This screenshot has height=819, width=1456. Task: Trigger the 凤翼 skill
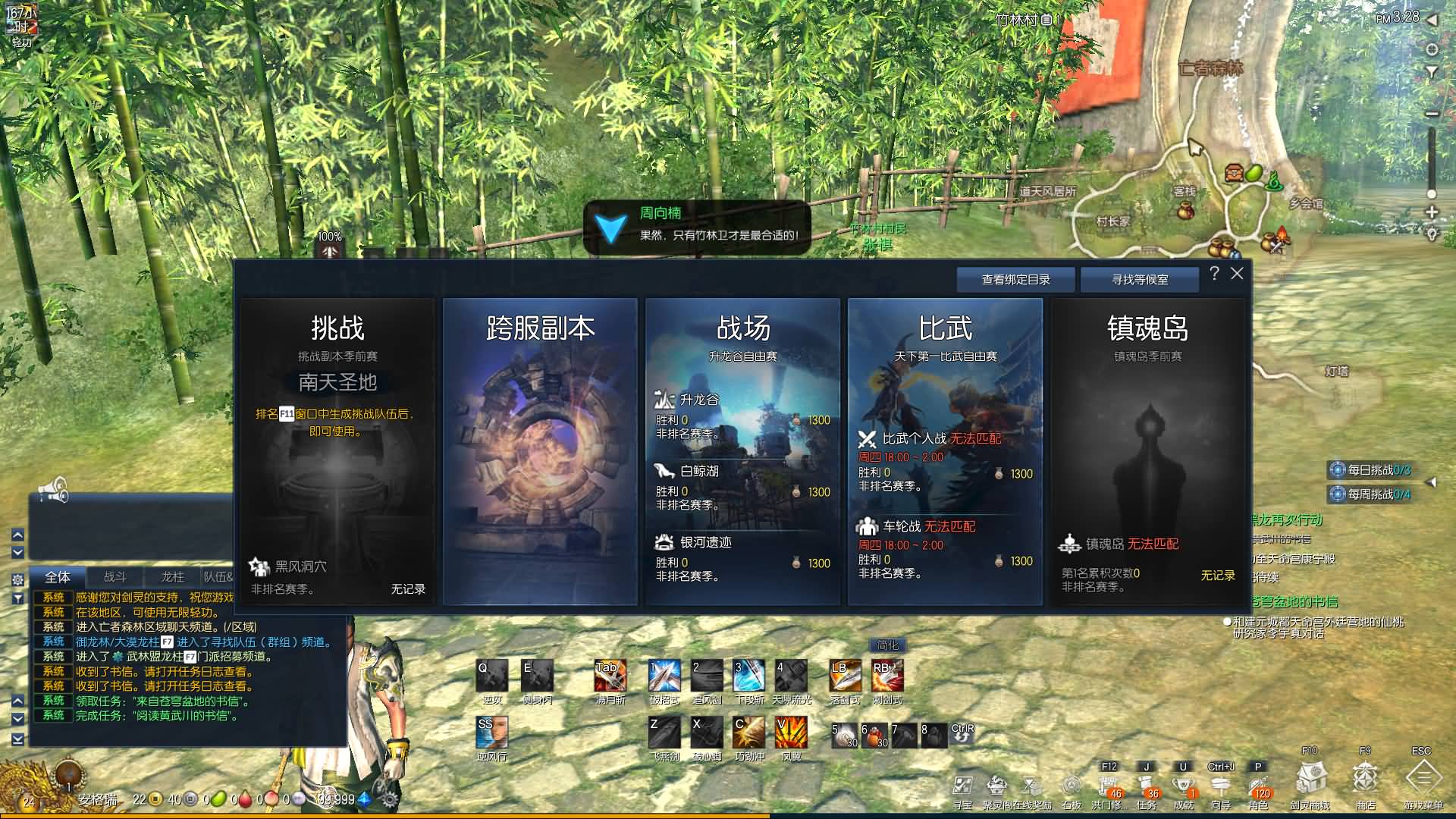[x=791, y=733]
